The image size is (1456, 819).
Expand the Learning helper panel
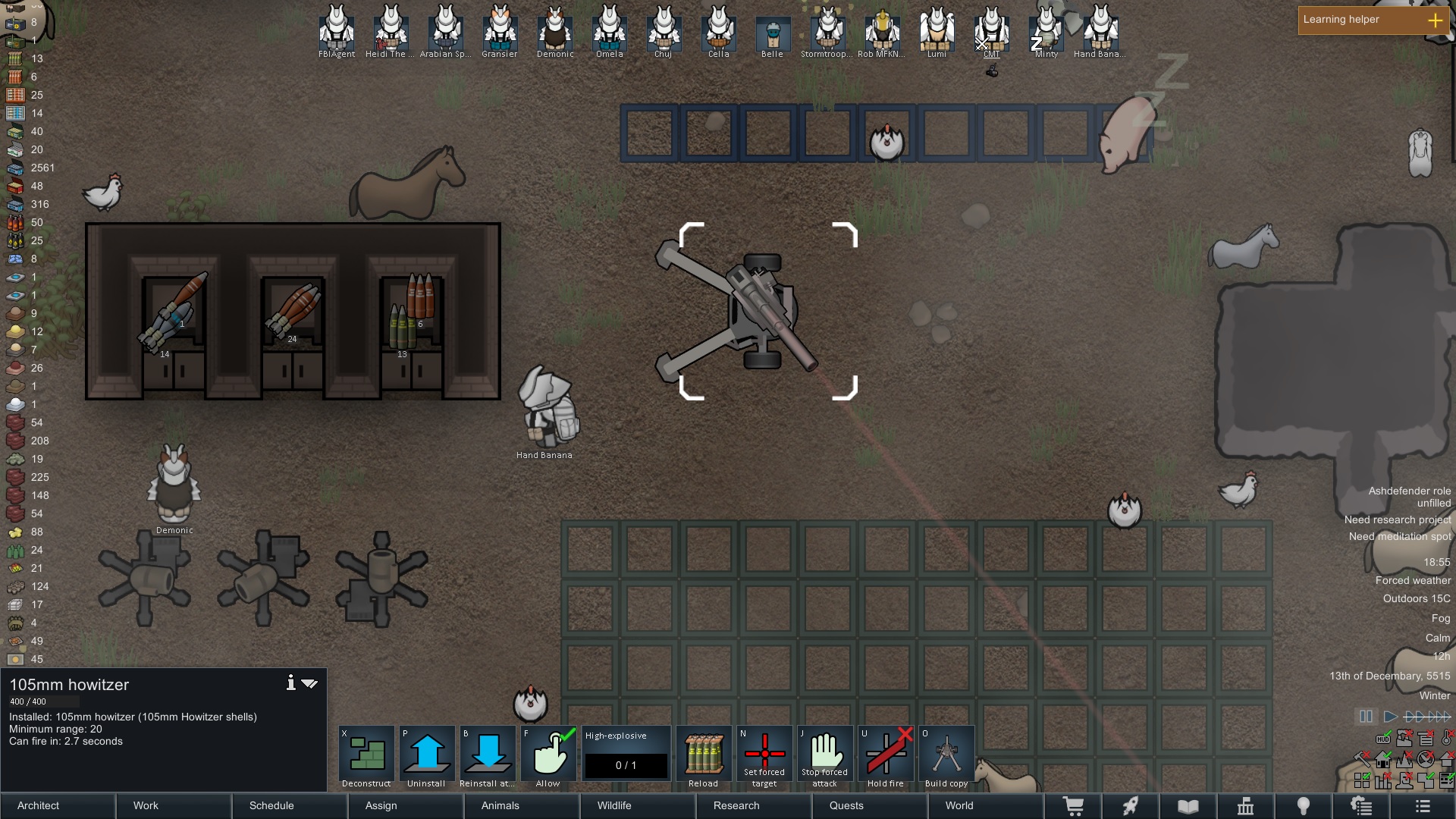point(1435,20)
